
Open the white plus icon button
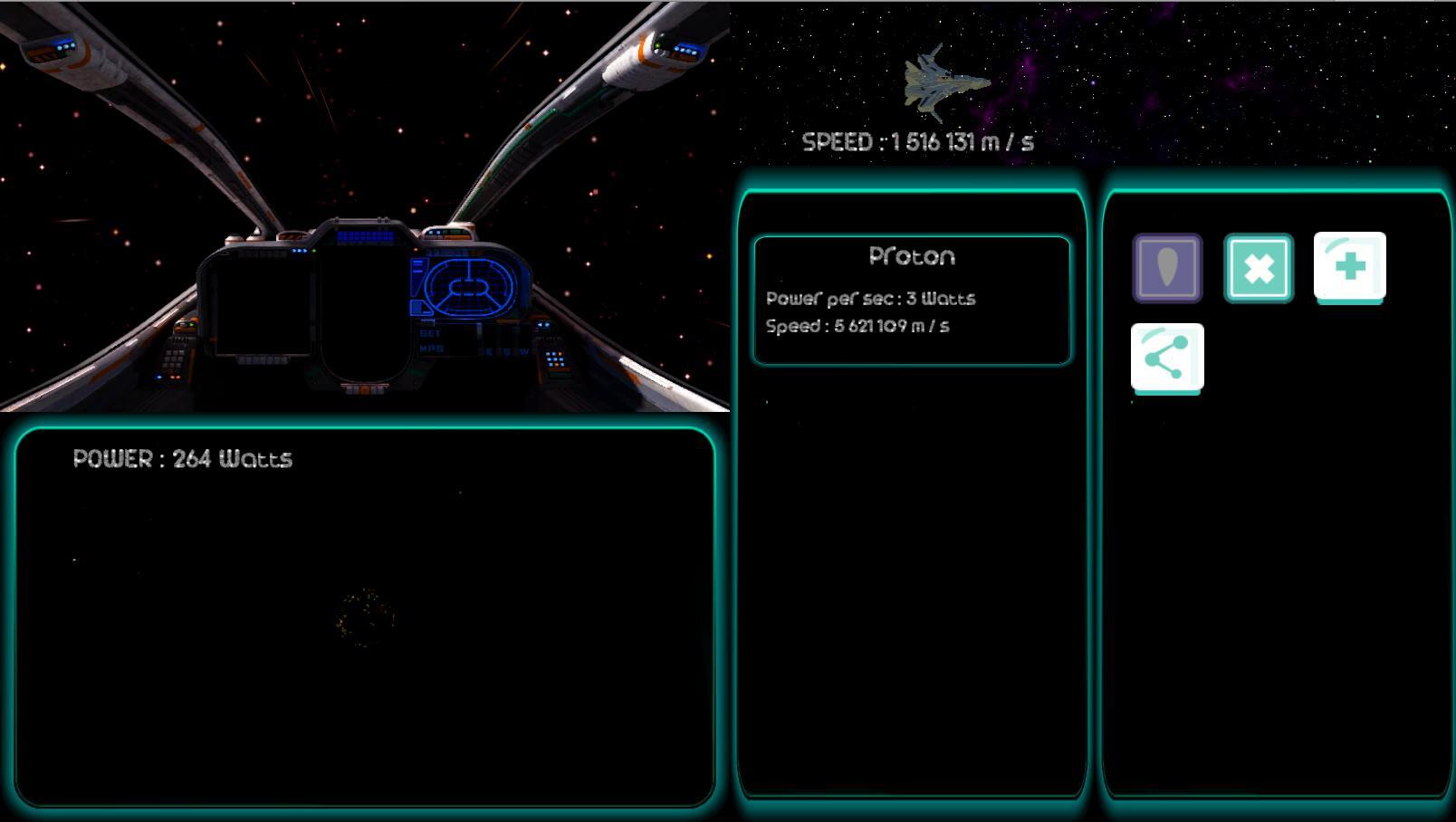[1349, 266]
